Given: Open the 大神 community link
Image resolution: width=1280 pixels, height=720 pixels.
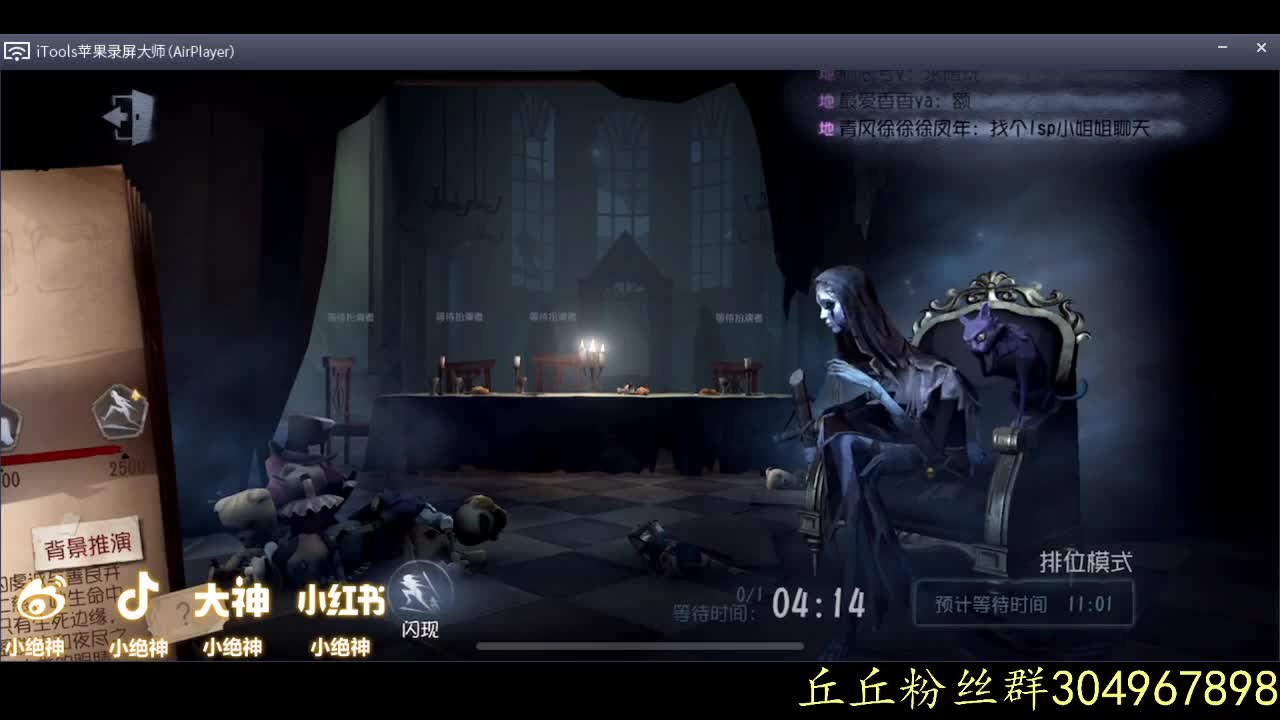Looking at the screenshot, I should (x=232, y=600).
